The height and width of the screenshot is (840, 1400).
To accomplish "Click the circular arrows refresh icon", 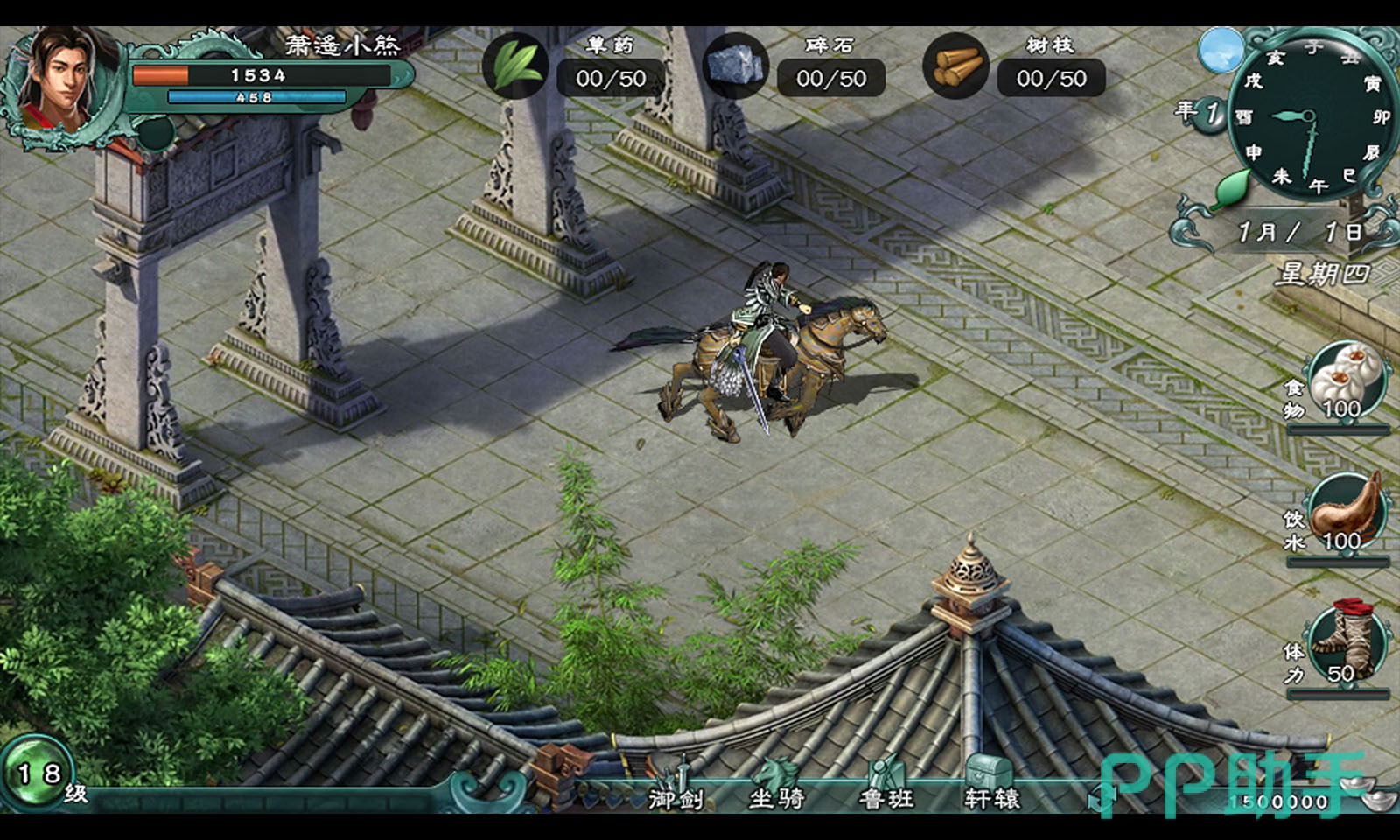I will [1100, 798].
